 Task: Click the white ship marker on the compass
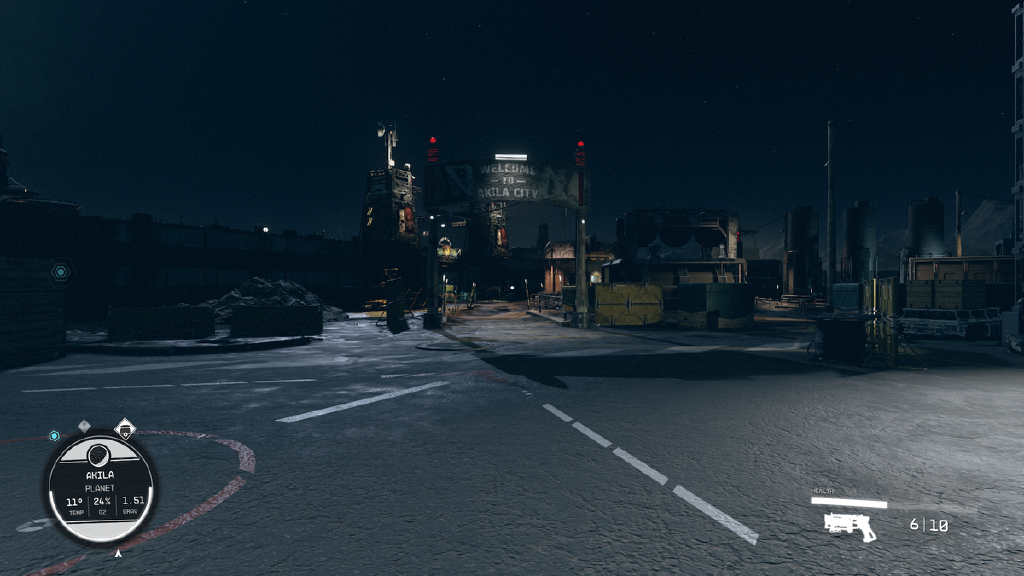125,430
